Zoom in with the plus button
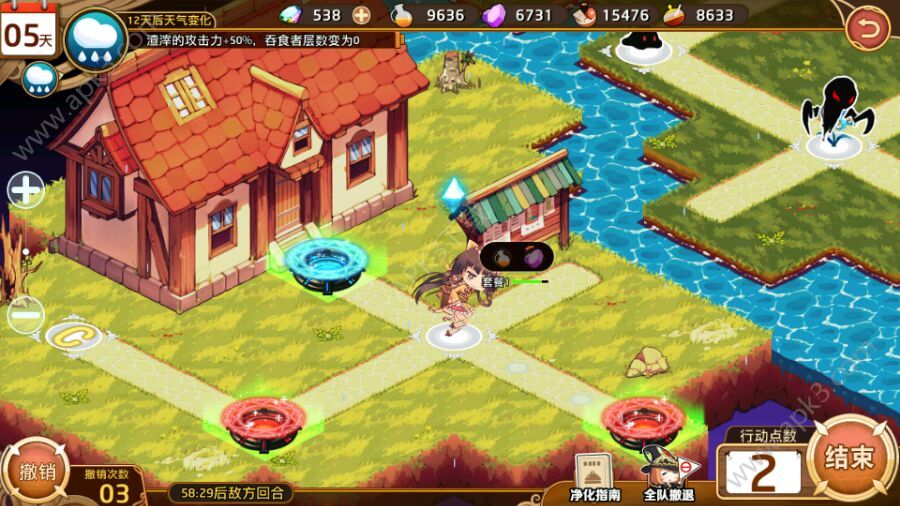The width and height of the screenshot is (900, 506). point(26,188)
